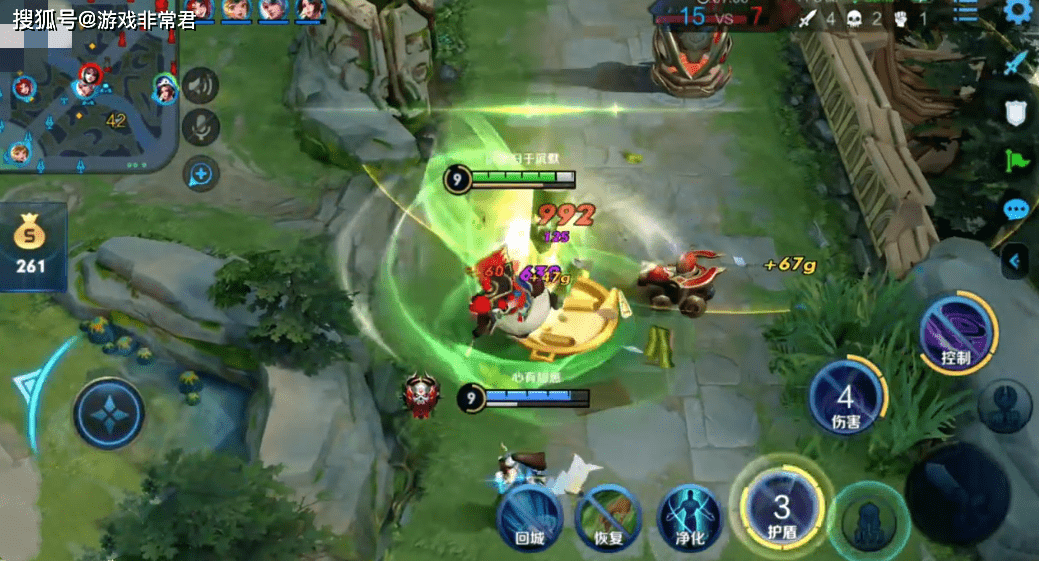Screen dimensions: 1039x561
Task: Use the 回城 recall button
Action: tap(529, 516)
